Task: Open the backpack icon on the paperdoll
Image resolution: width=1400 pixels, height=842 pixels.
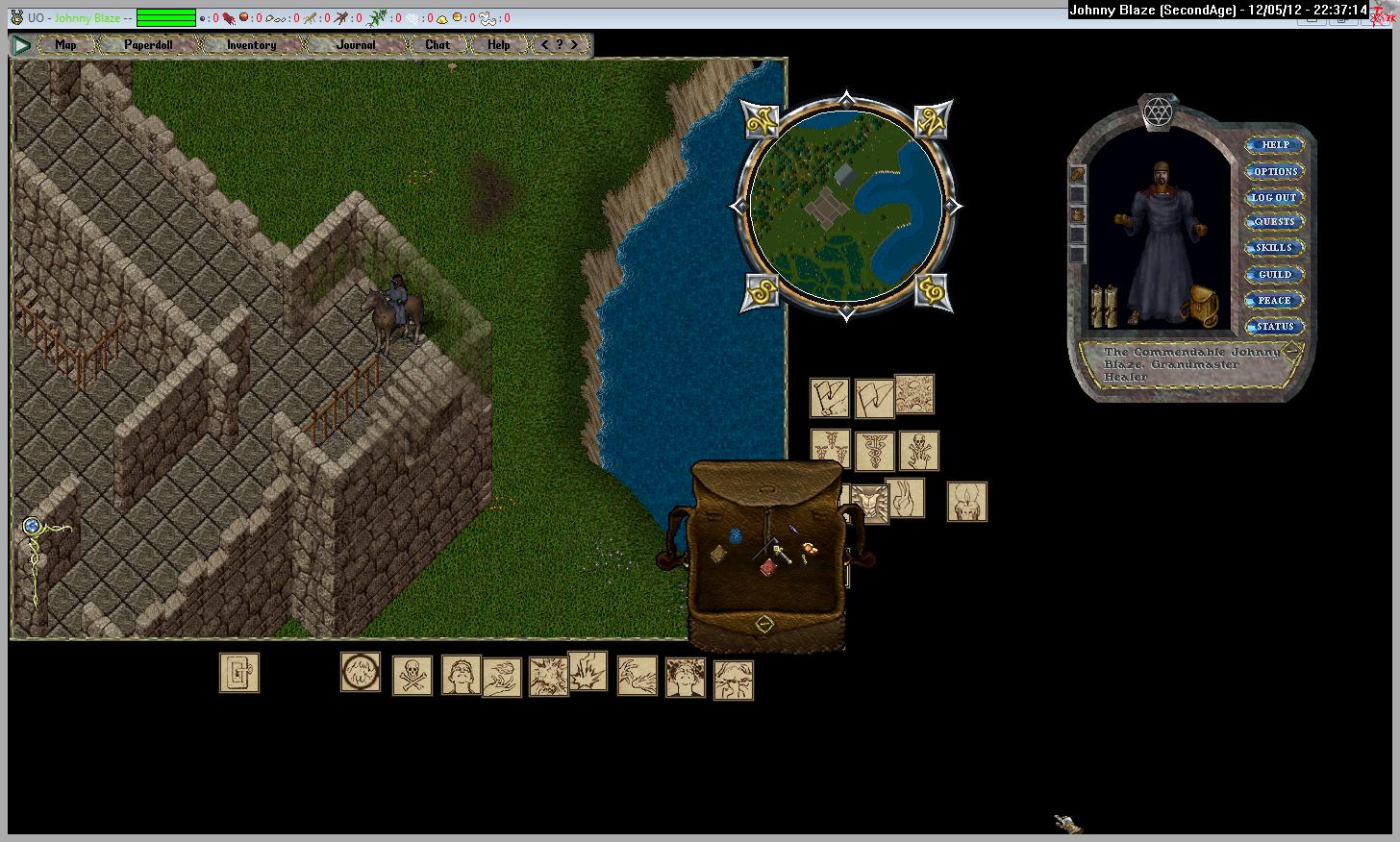Action: coord(1203,306)
